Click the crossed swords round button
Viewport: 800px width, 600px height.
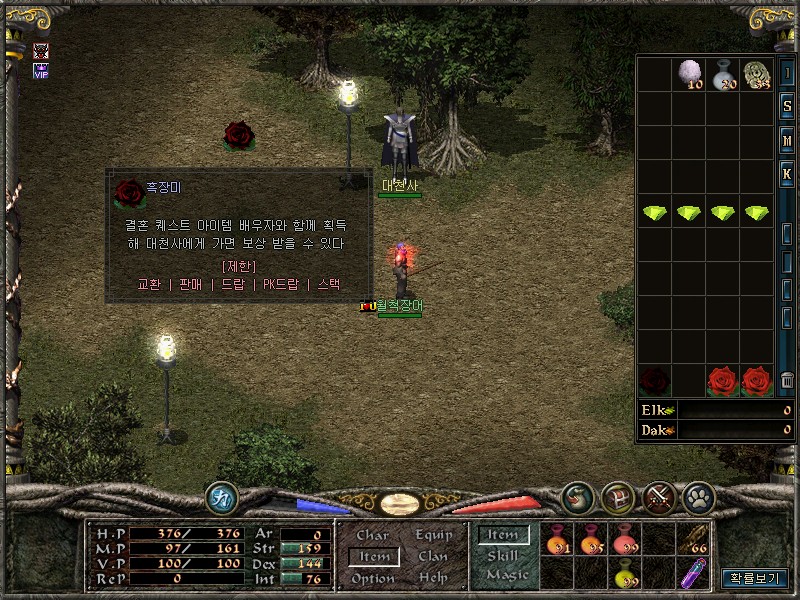point(658,496)
